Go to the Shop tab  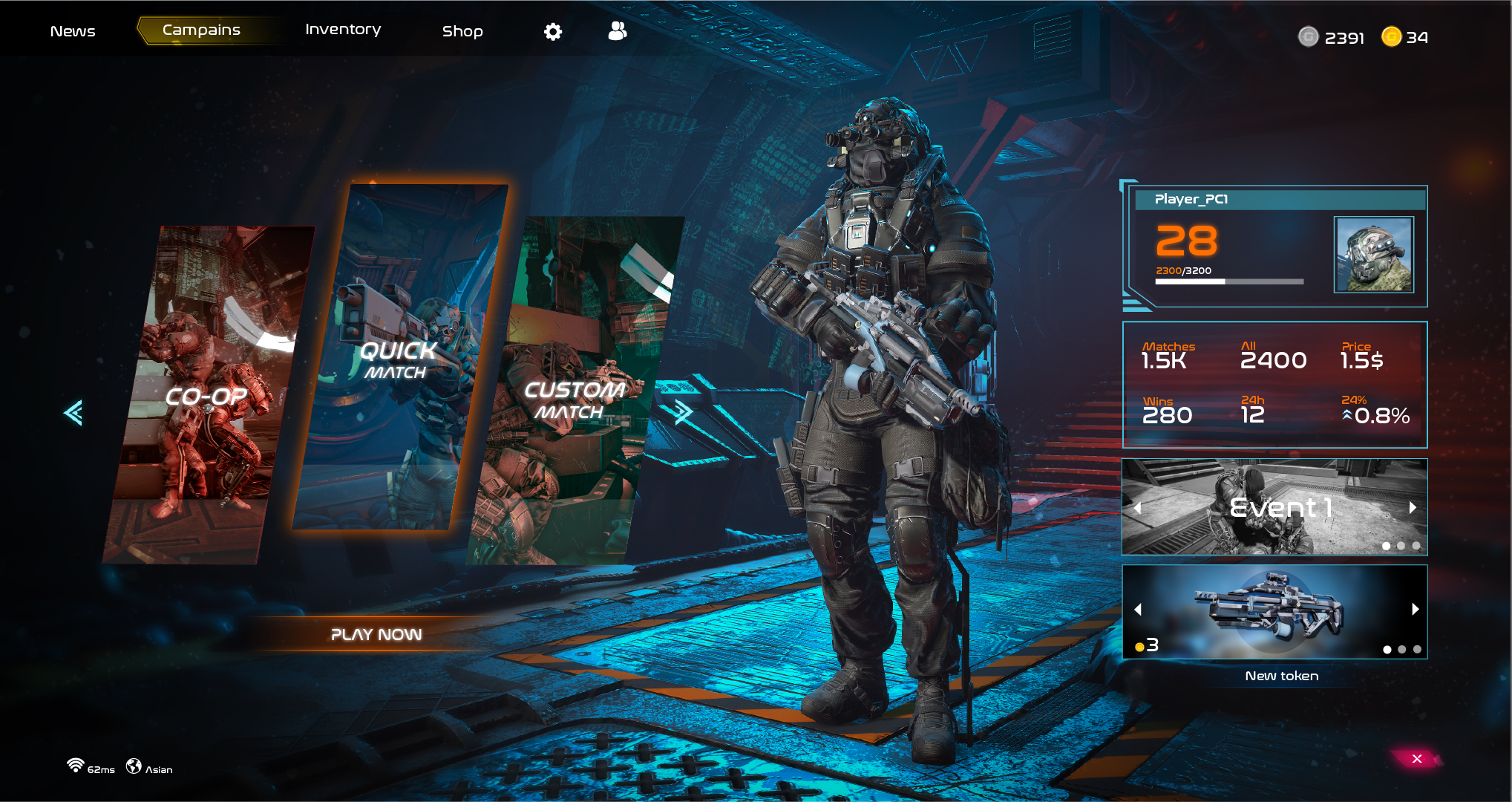[x=462, y=31]
